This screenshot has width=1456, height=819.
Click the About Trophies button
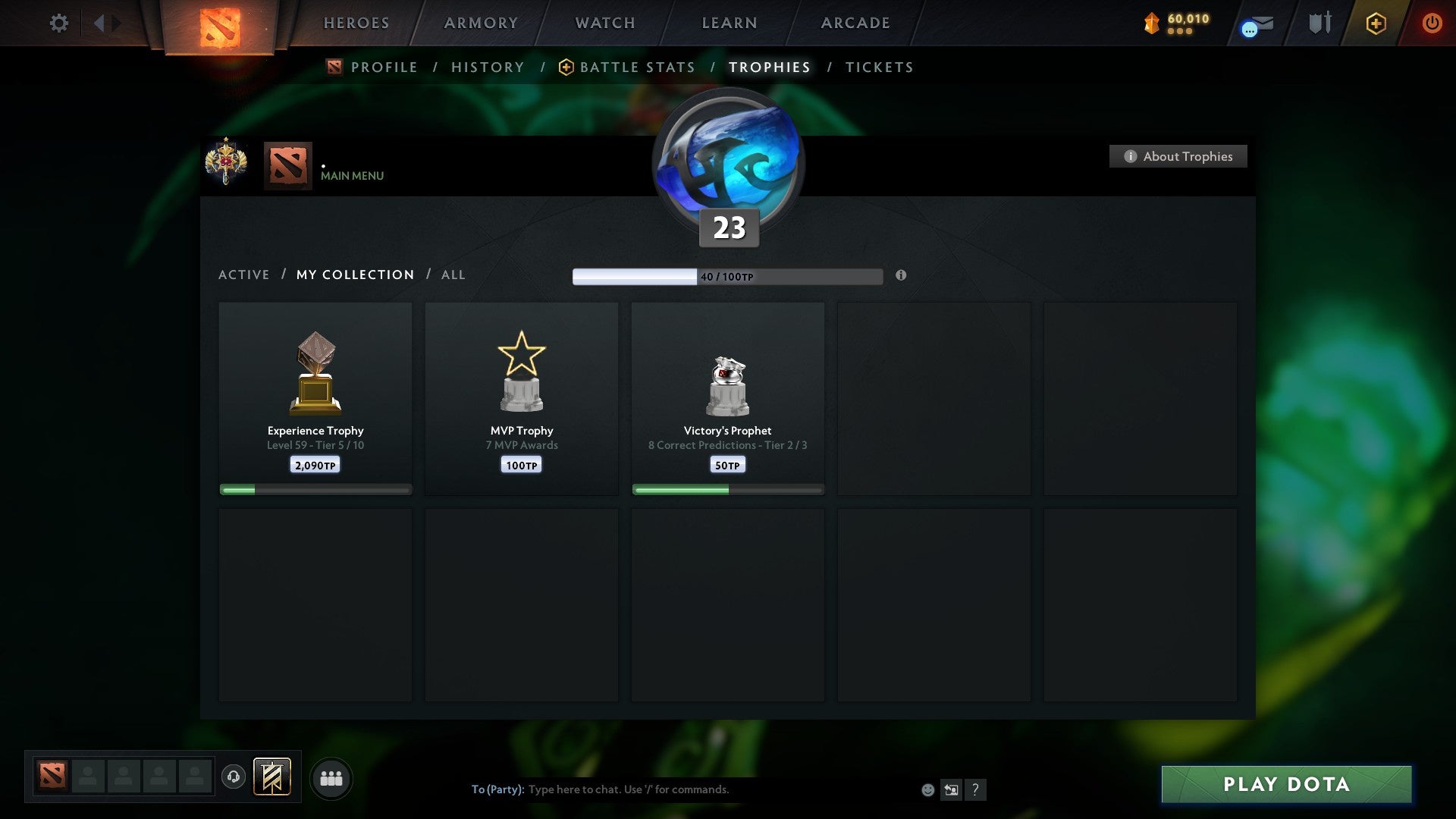pos(1178,156)
